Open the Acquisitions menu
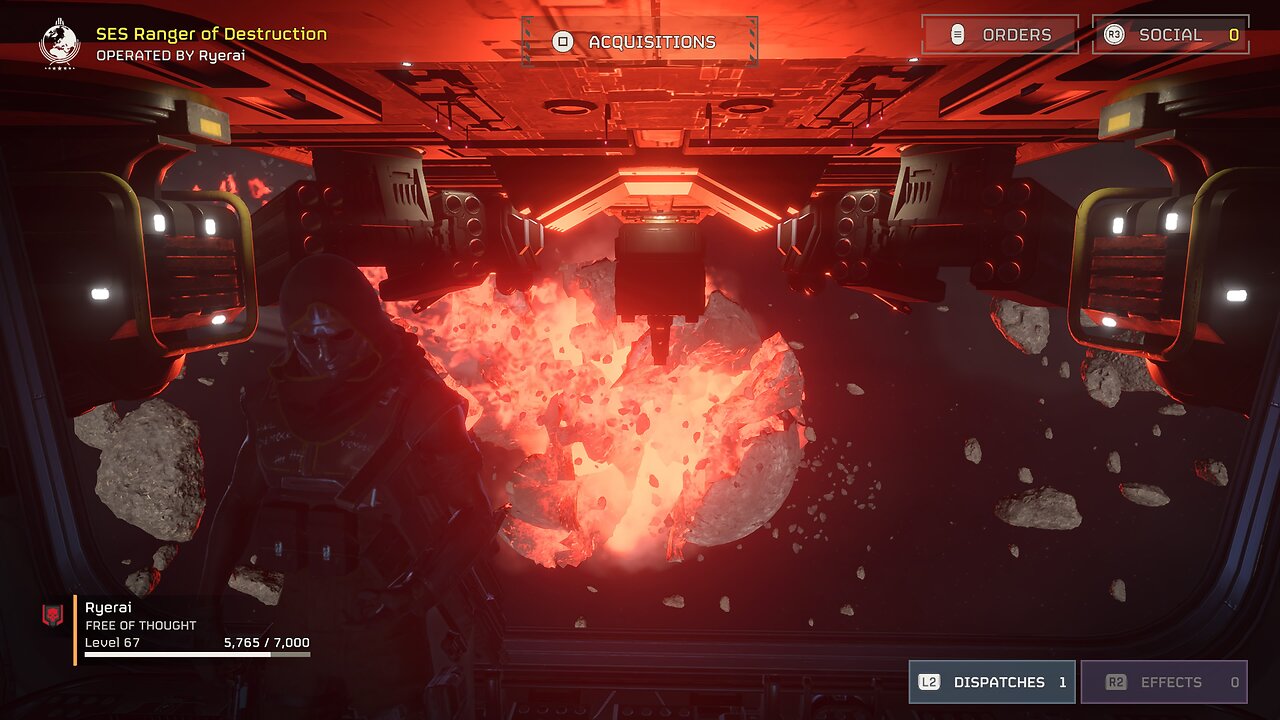The width and height of the screenshot is (1280, 720). click(639, 42)
